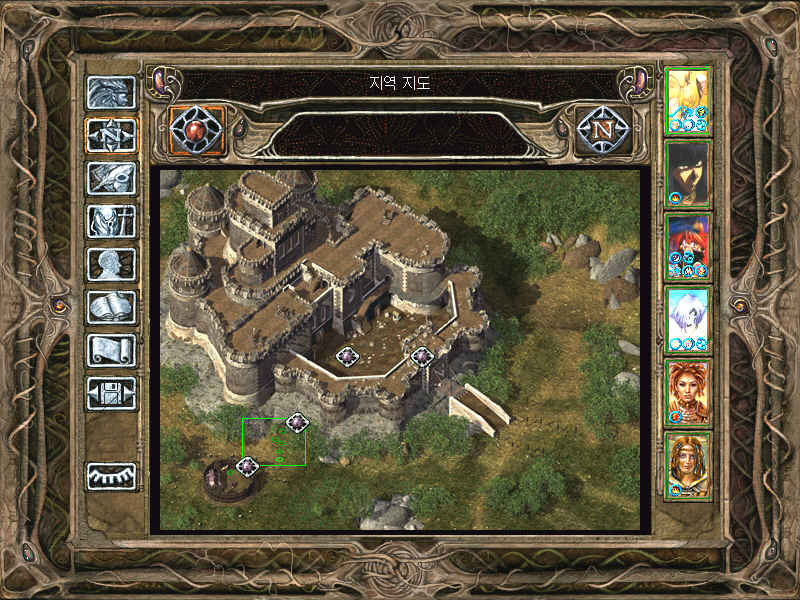This screenshot has width=800, height=600.
Task: Open the mage spellbook button
Action: click(111, 306)
